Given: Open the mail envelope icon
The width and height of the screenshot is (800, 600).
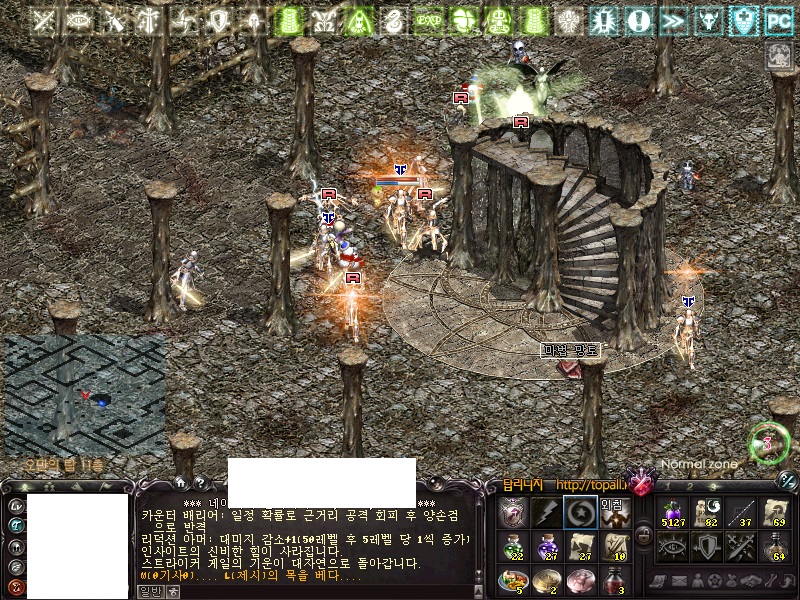Looking at the screenshot, I should tap(678, 581).
